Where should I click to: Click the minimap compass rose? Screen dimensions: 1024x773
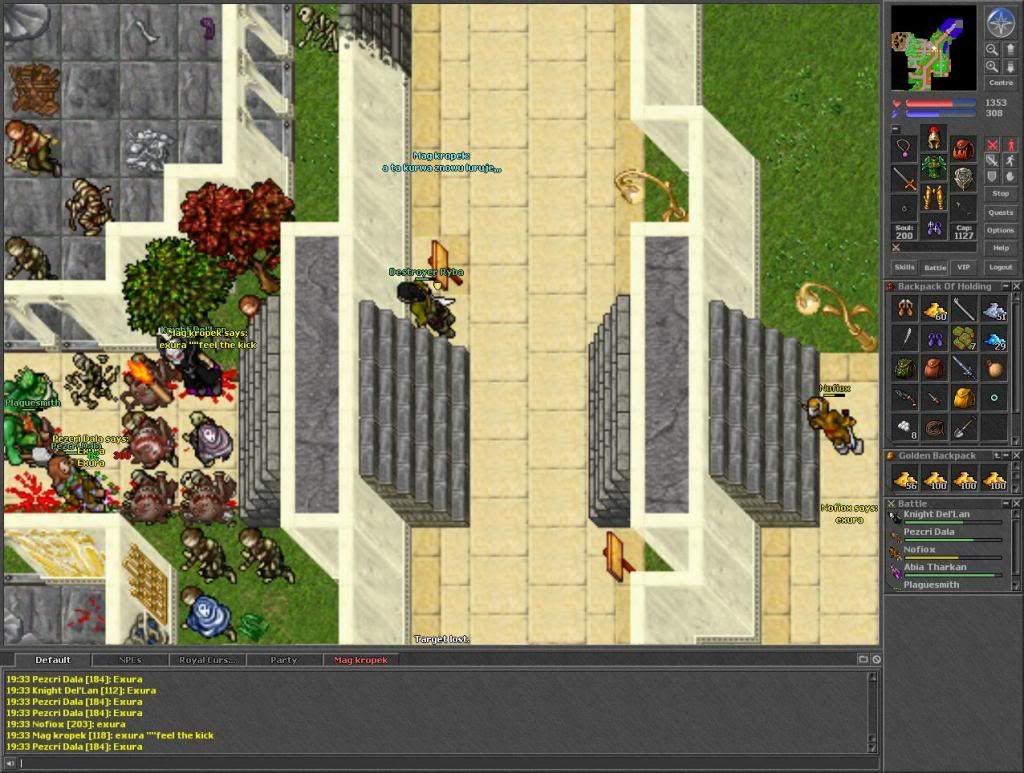pos(1000,20)
